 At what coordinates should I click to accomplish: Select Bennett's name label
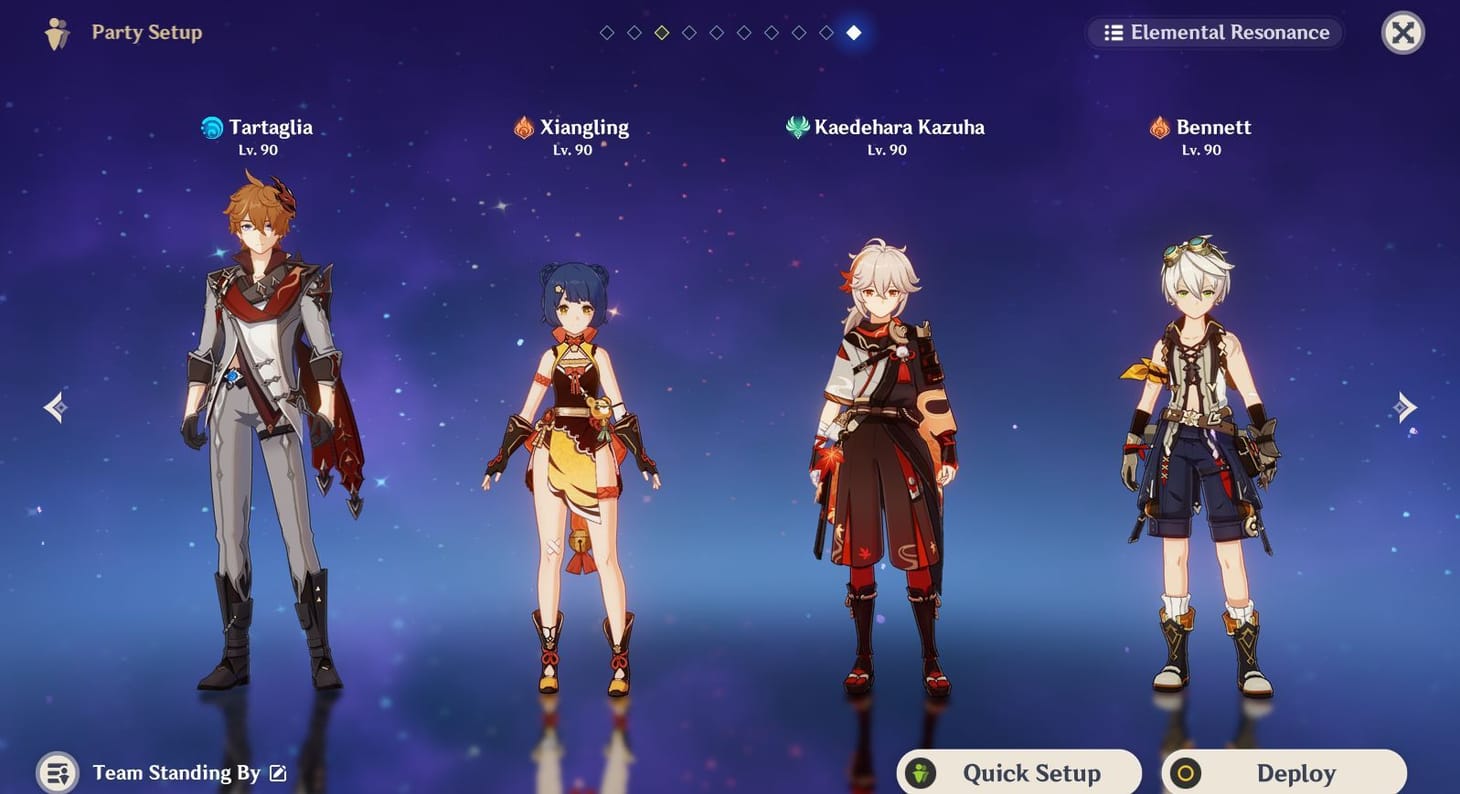click(x=1213, y=127)
